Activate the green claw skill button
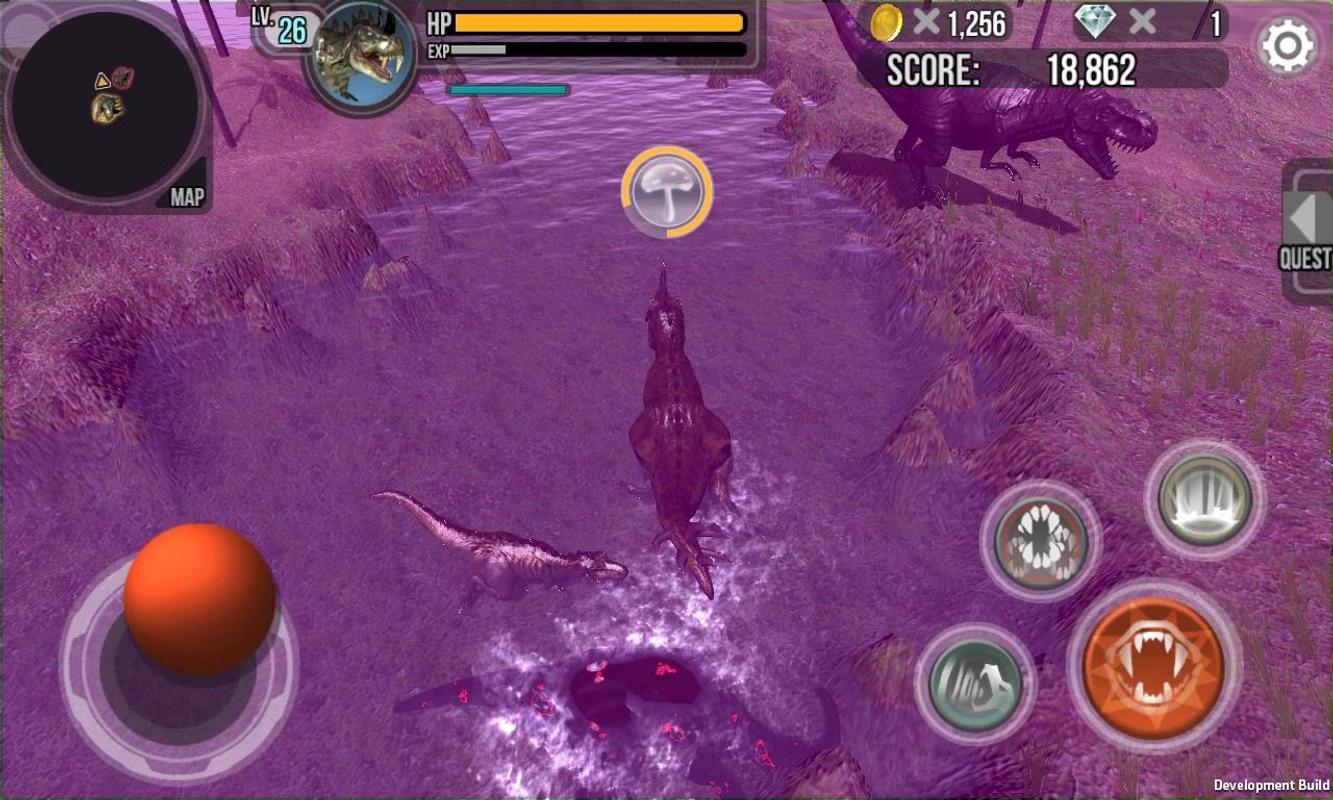Viewport: 1333px width, 800px height. point(975,683)
